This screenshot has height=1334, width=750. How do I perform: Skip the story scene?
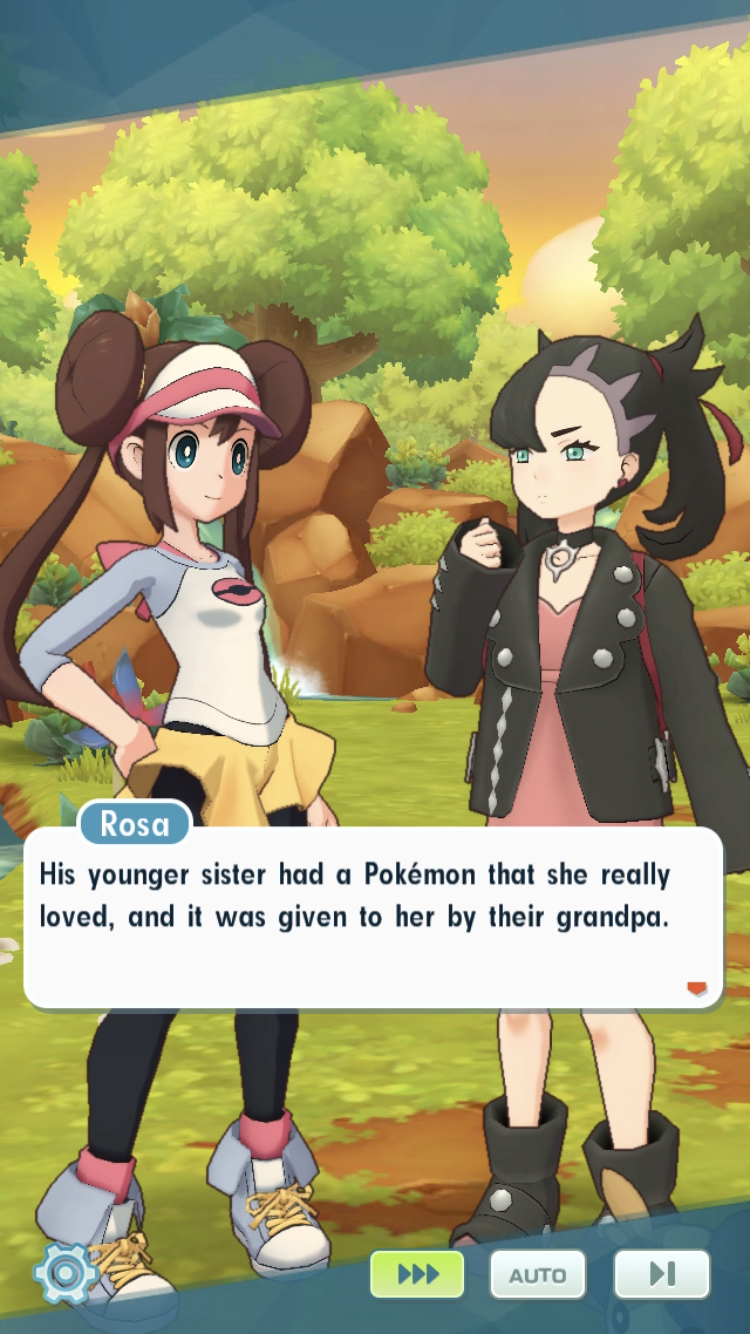point(661,1274)
